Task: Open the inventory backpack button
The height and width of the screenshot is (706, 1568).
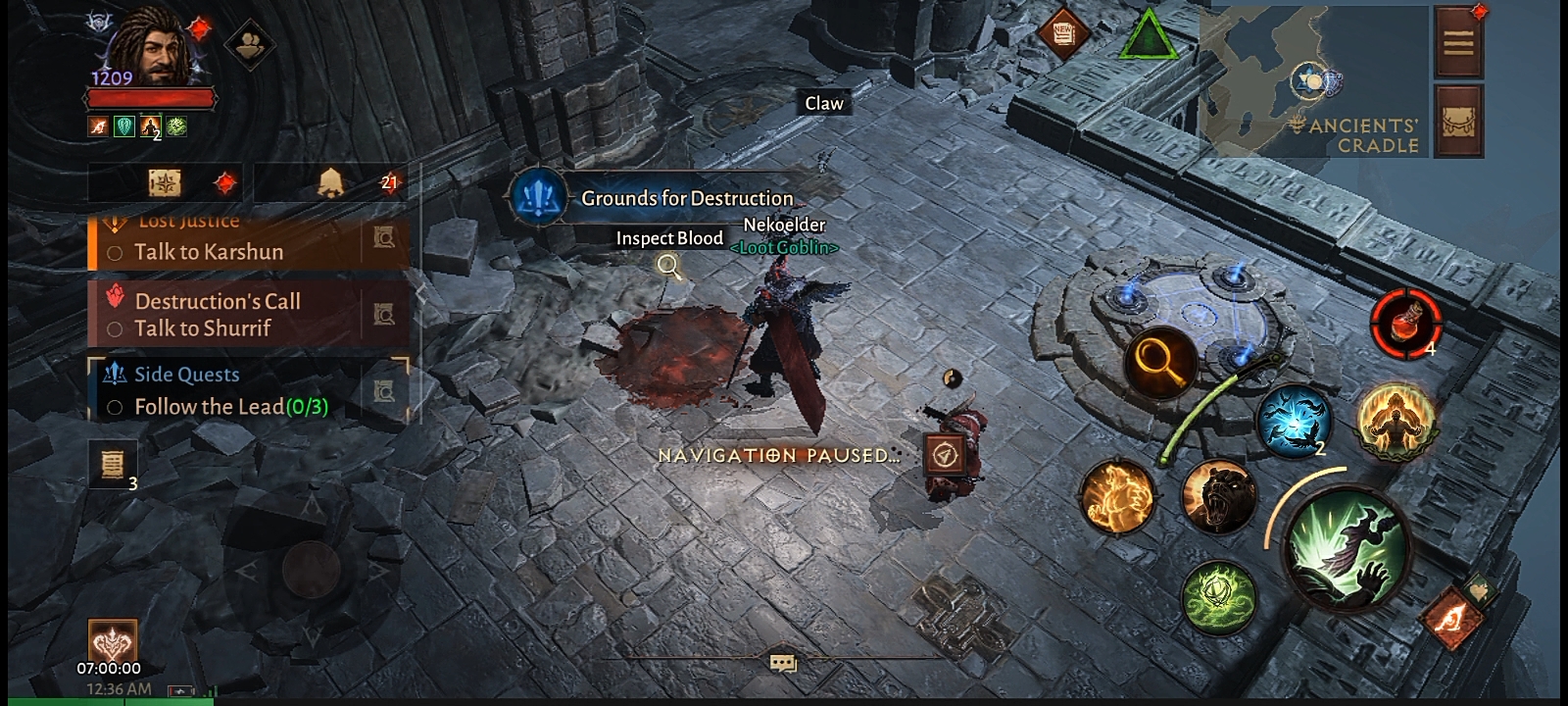Action: (1458, 121)
